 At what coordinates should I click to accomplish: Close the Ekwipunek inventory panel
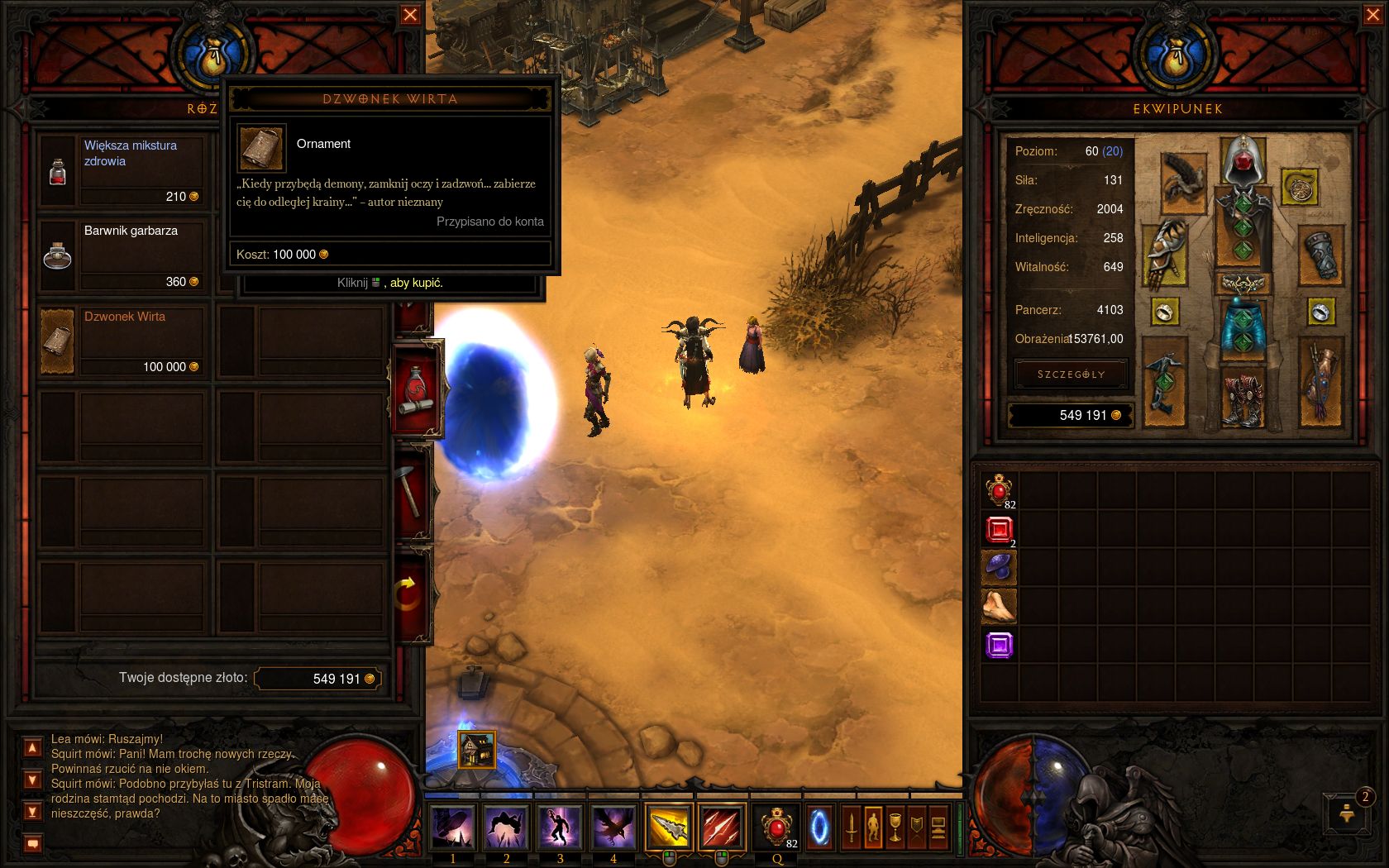tap(1370, 15)
